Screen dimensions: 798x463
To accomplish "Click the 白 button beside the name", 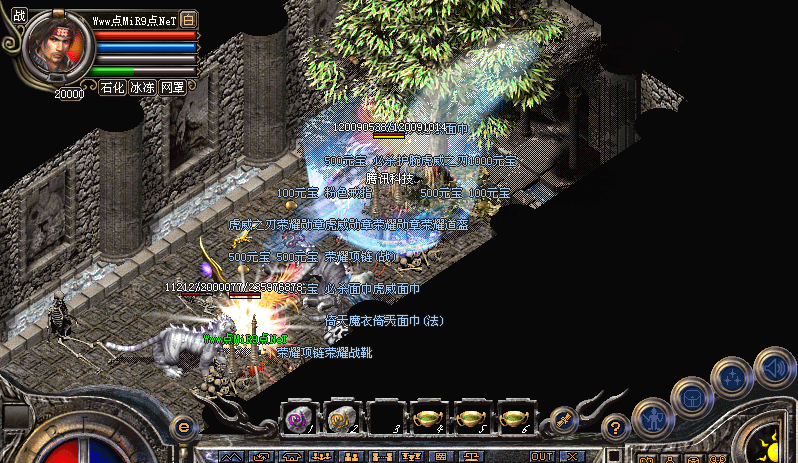I will click(x=190, y=20).
